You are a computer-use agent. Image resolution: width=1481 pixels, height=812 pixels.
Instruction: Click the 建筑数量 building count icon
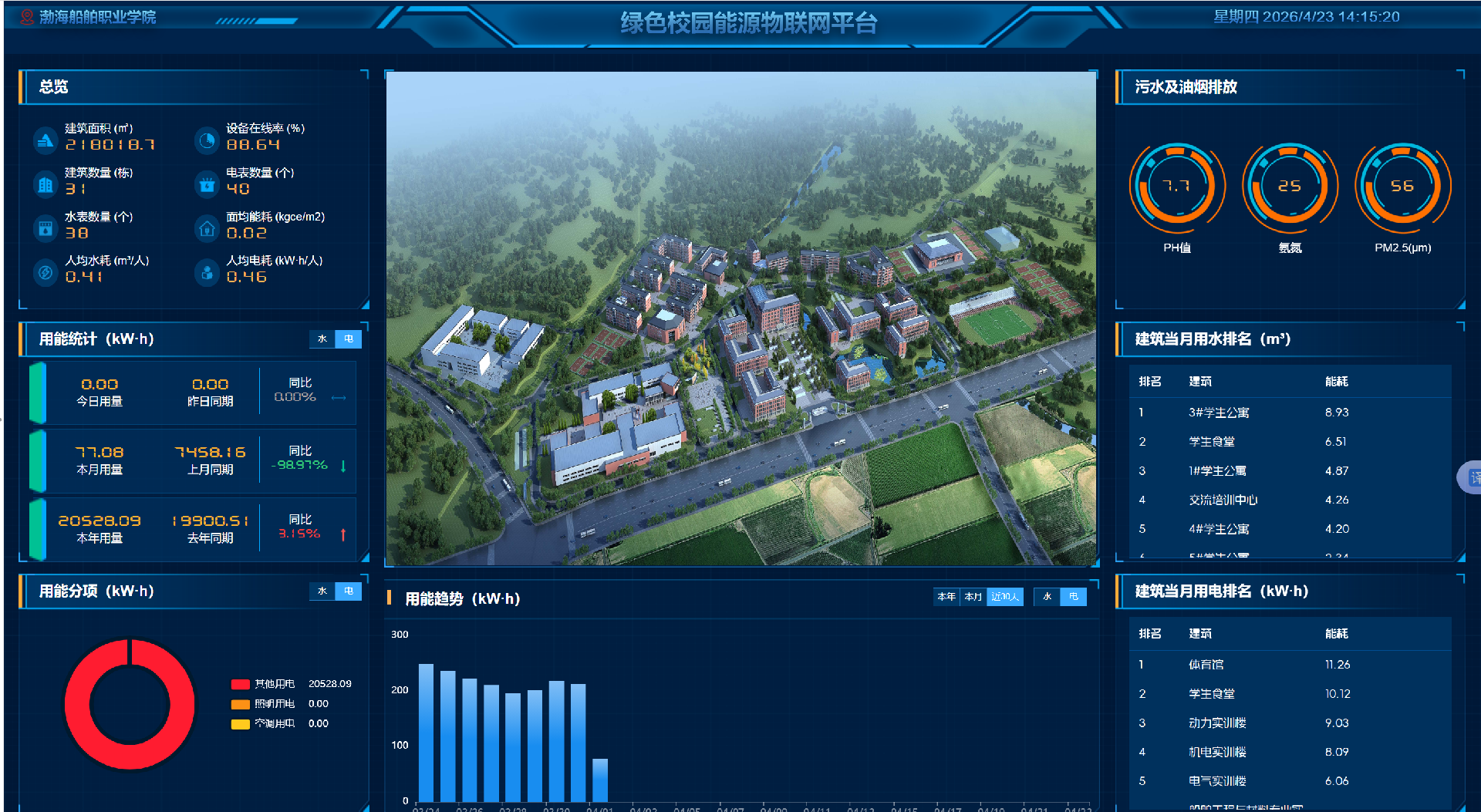[44, 184]
